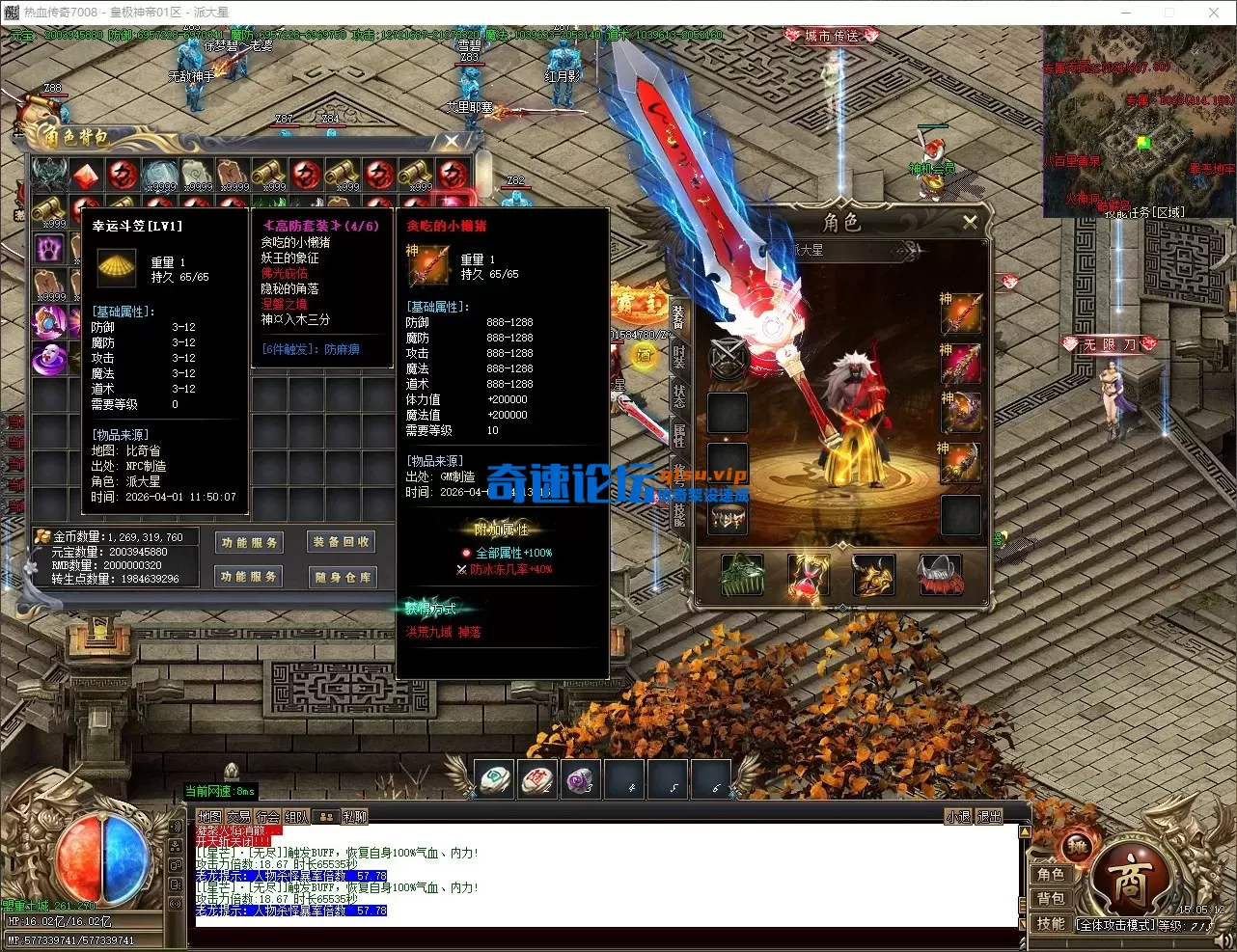Select the 私聊 private chat tab
The image size is (1237, 952).
click(x=355, y=817)
